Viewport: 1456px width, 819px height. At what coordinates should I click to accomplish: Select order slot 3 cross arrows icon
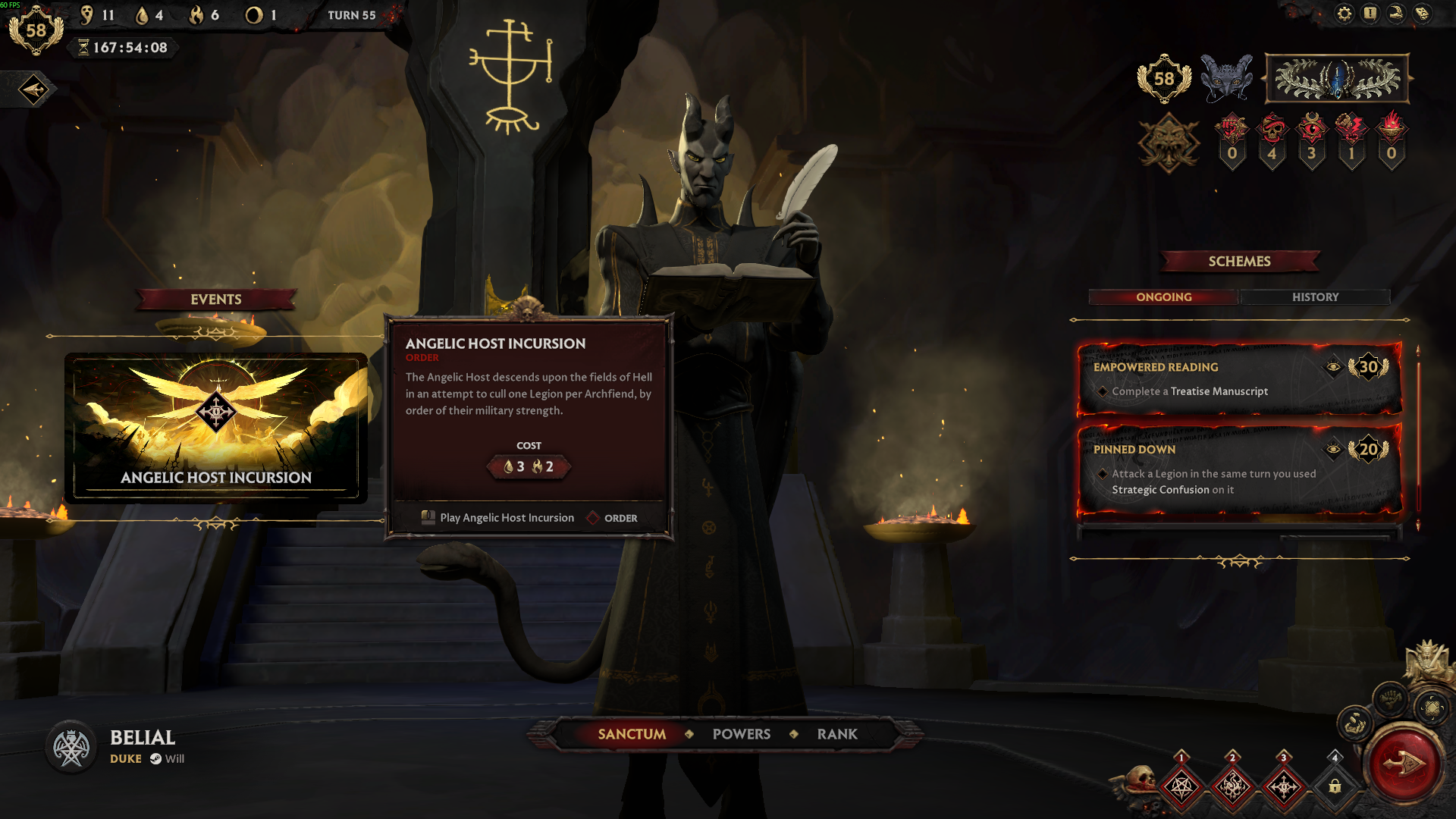[1284, 787]
